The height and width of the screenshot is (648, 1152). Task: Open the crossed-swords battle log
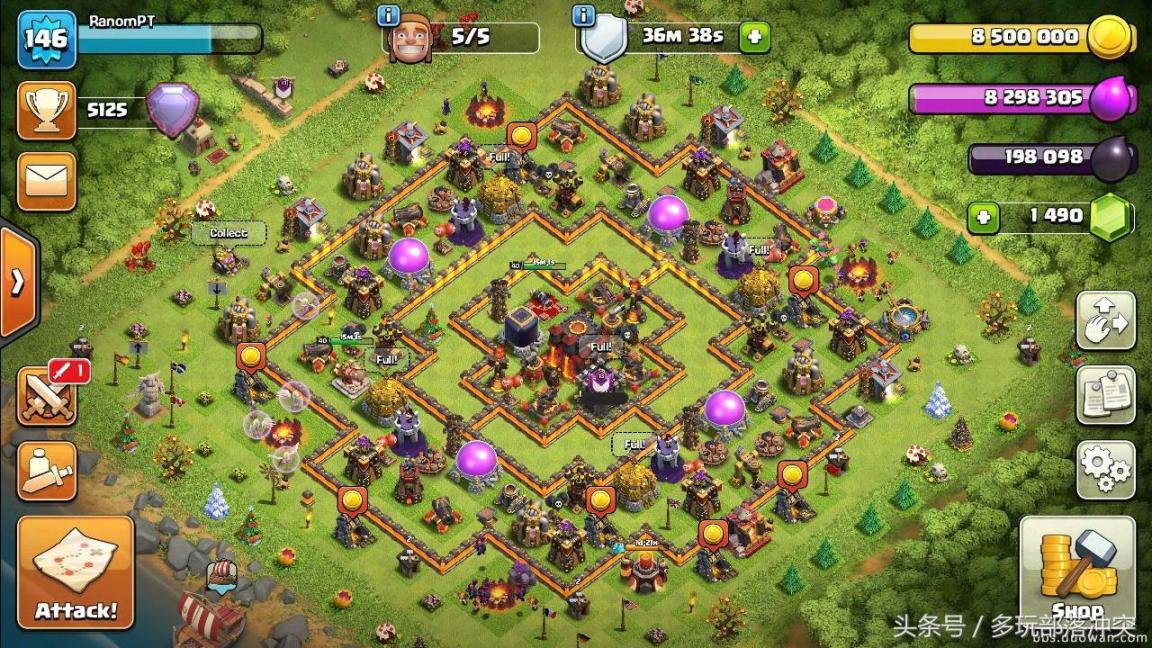click(x=47, y=394)
